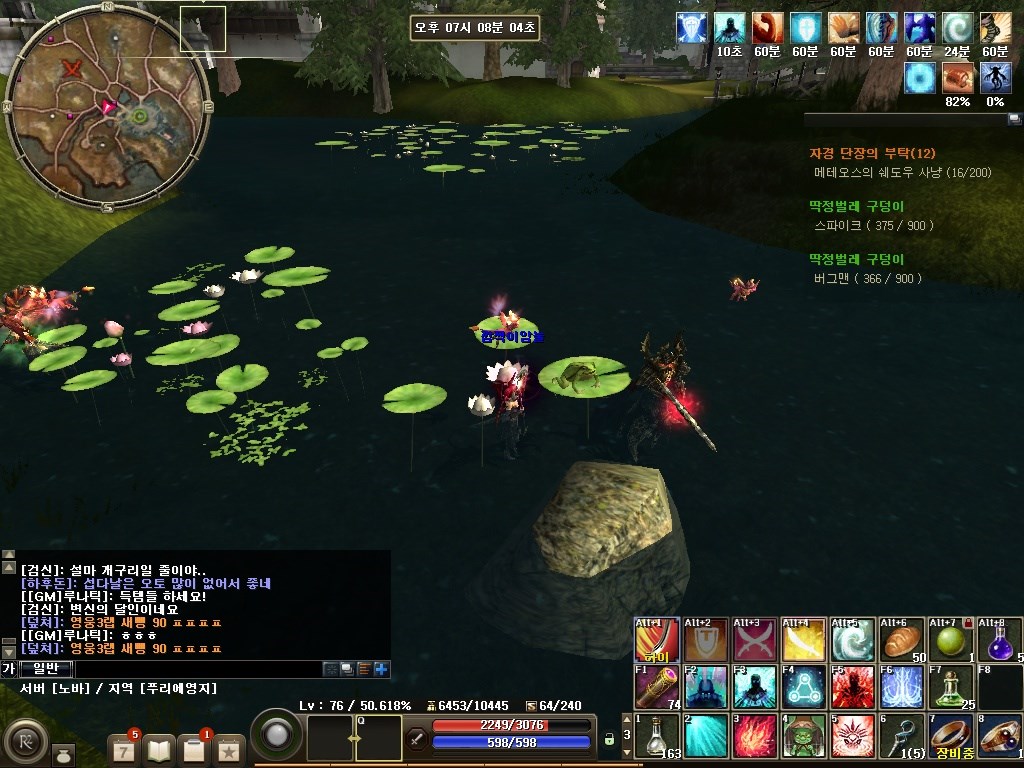Click the blue plus chat button
The width and height of the screenshot is (1024, 768).
click(382, 669)
